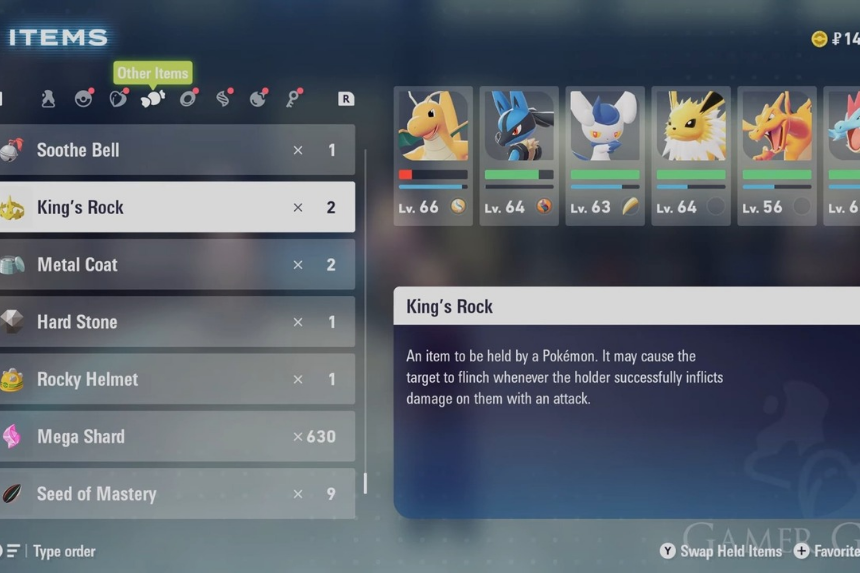Switch to the Mega Stone ring tab
Screen dimensions: 860x573
[188, 98]
